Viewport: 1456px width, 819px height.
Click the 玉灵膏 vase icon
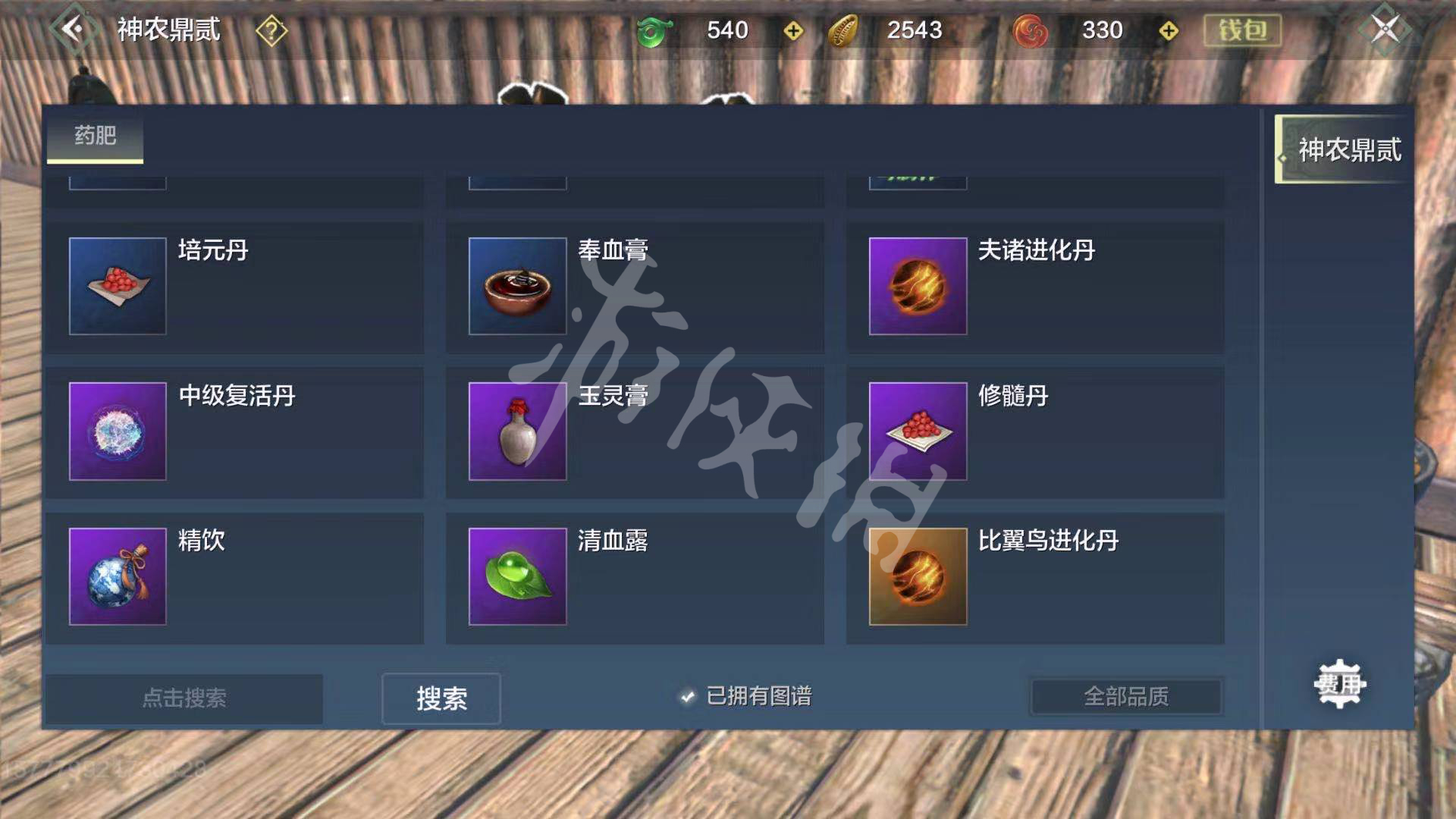[x=516, y=431]
